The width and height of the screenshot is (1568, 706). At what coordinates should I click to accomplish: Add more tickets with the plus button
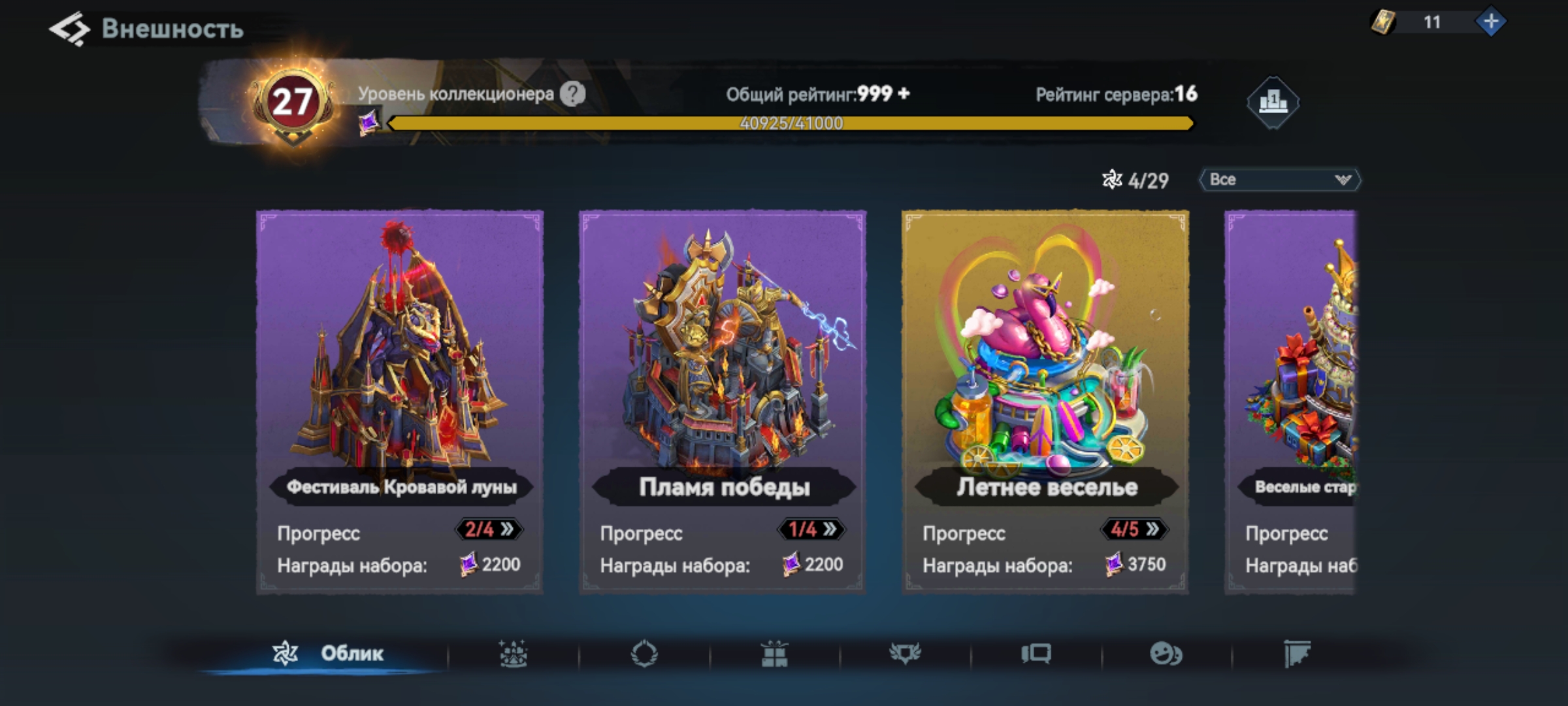point(1491,22)
